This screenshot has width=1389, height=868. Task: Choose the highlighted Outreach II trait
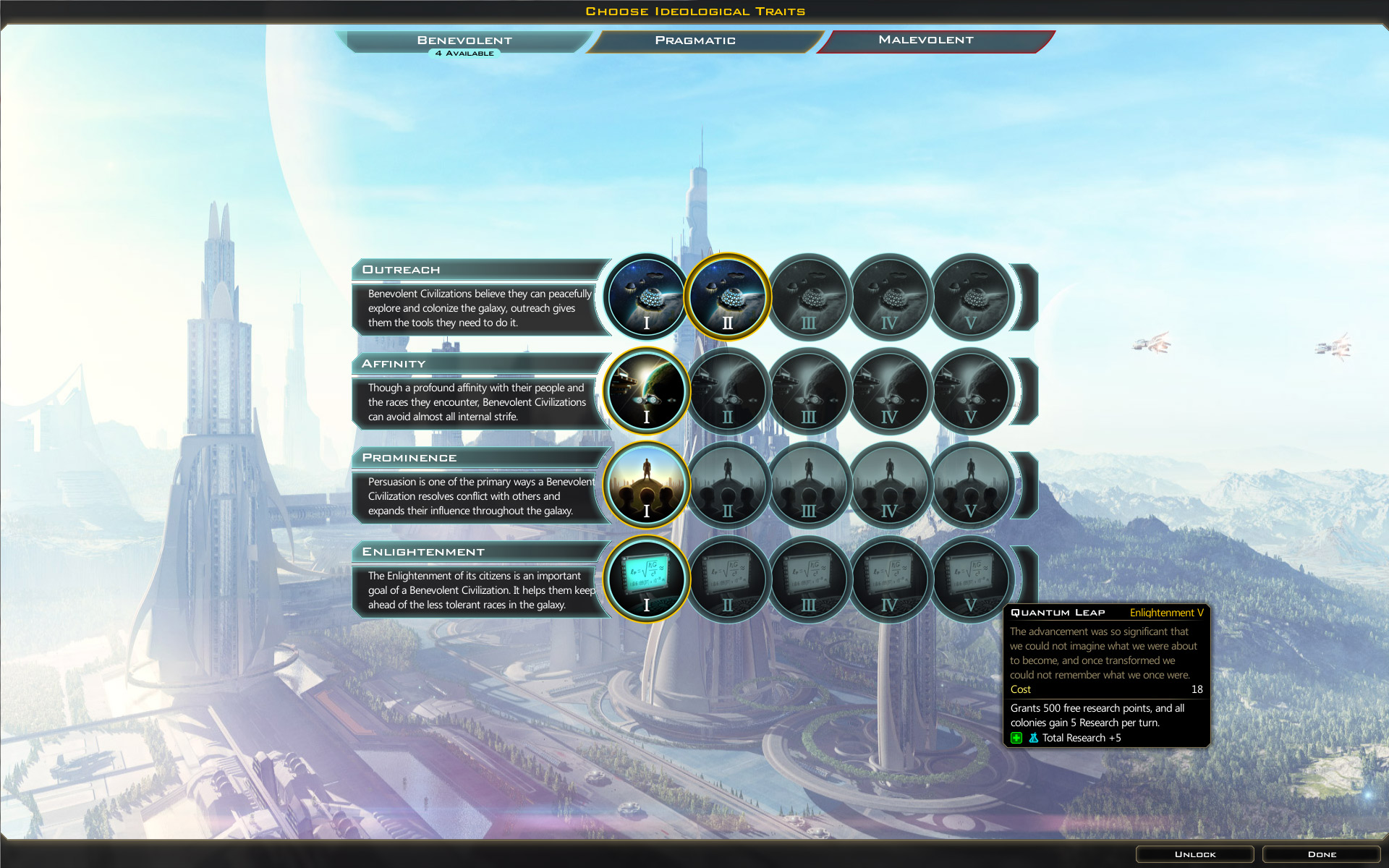(728, 297)
